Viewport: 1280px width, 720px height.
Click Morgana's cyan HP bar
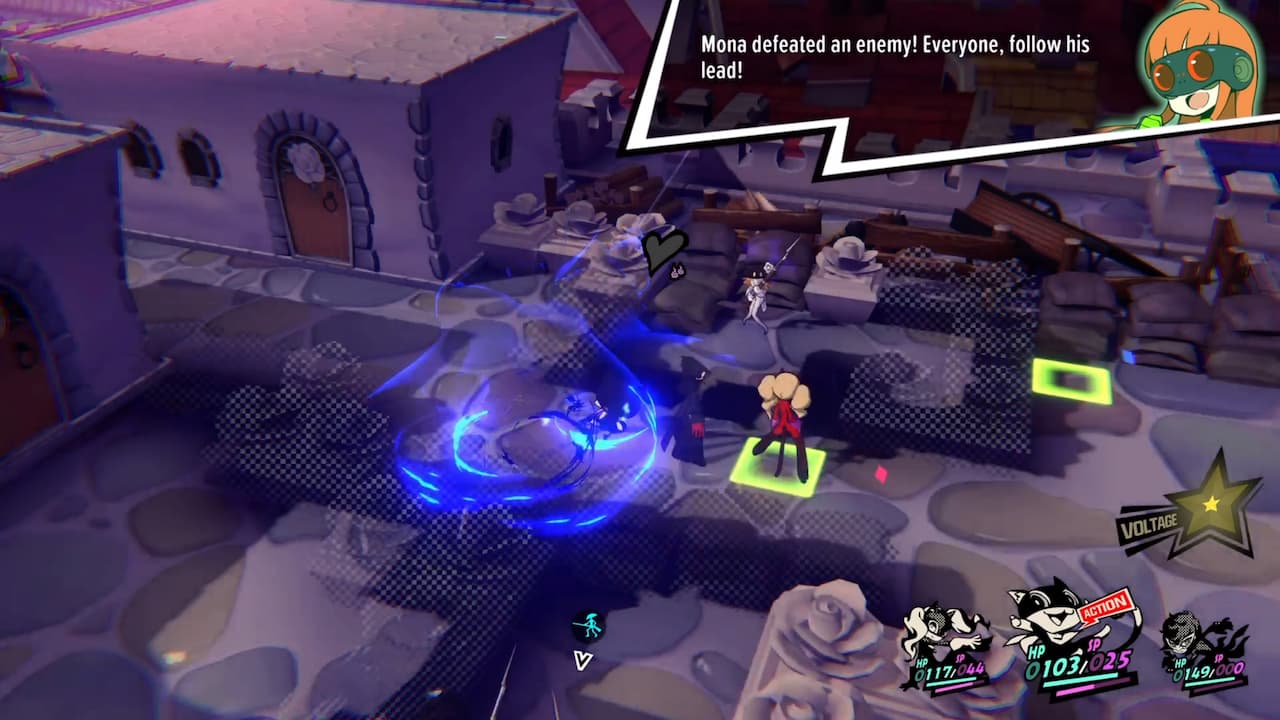coord(1080,680)
